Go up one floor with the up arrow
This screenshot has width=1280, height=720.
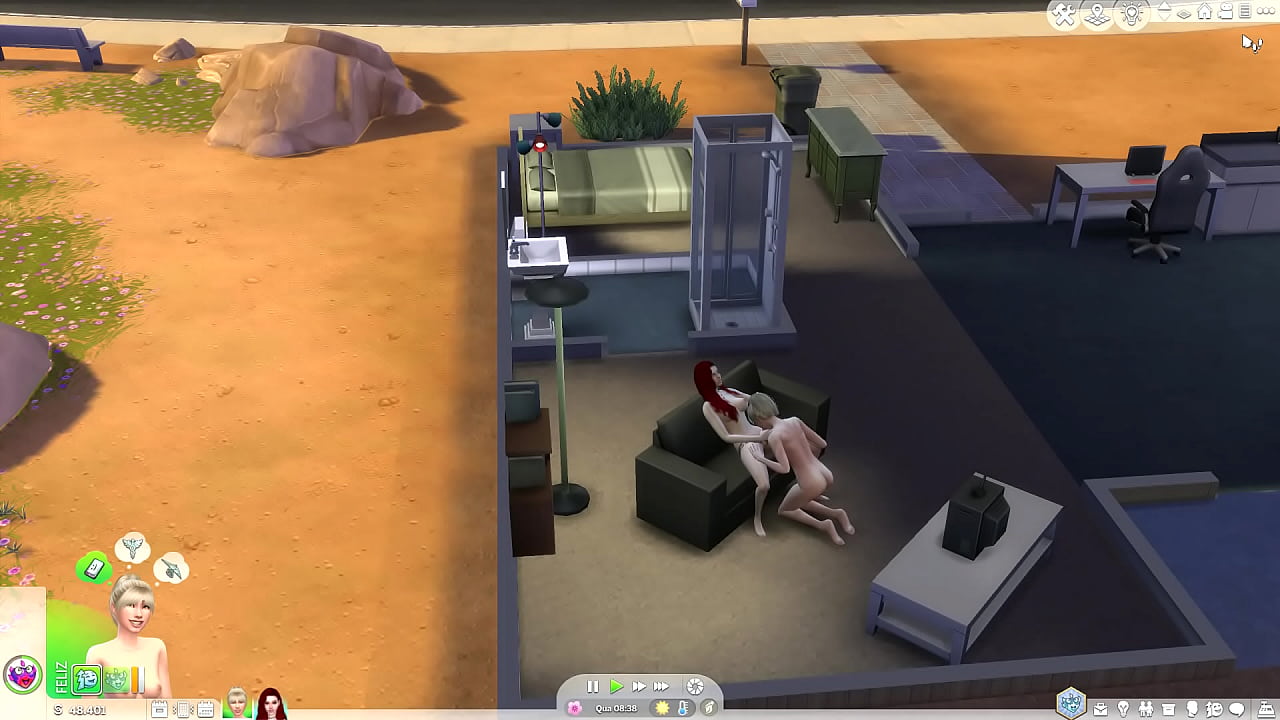(1162, 7)
